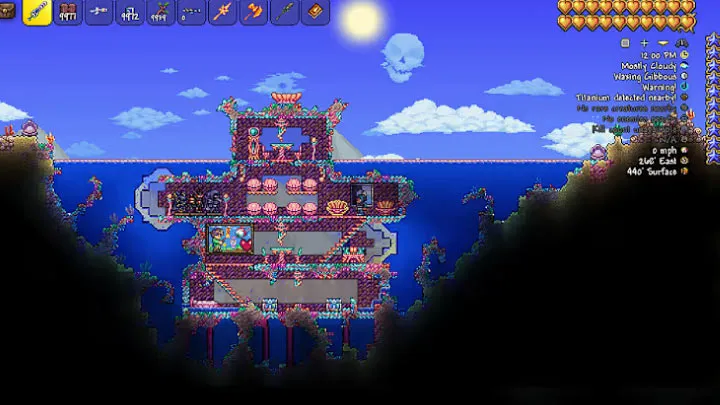
Task: Open the inventory chest icon
Action: (9, 12)
